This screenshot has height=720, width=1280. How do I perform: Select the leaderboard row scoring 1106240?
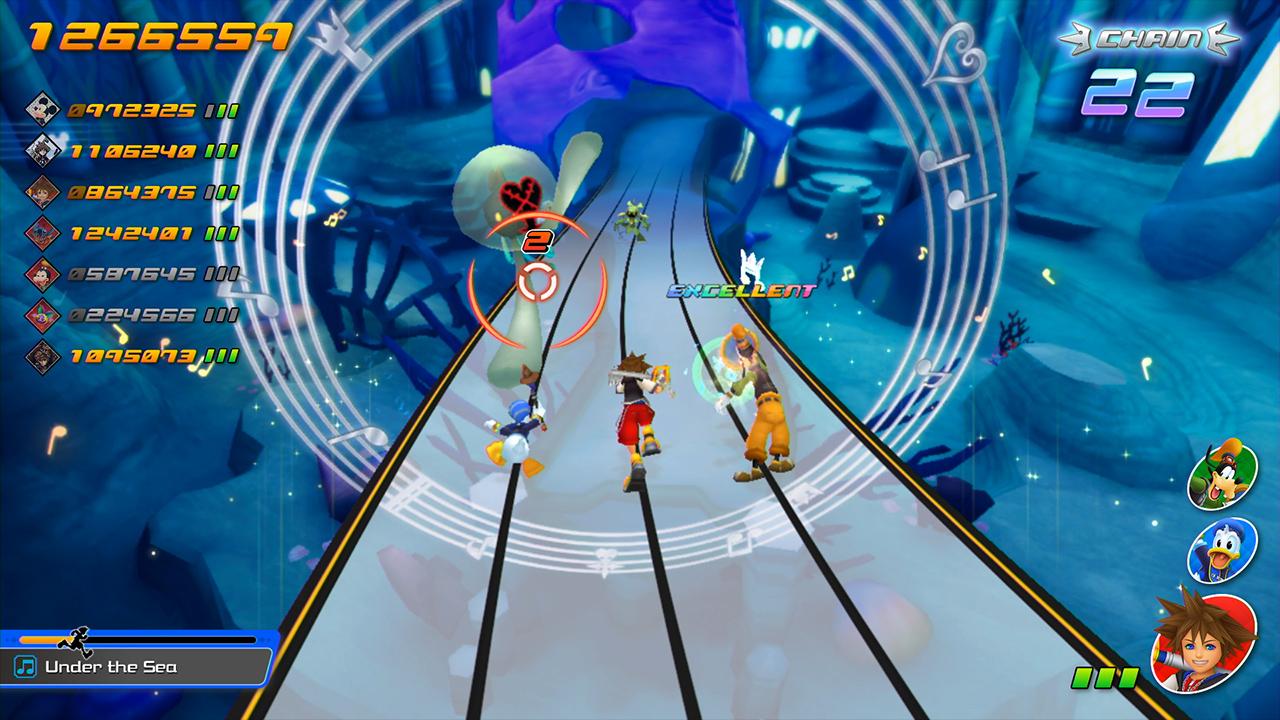(x=130, y=151)
